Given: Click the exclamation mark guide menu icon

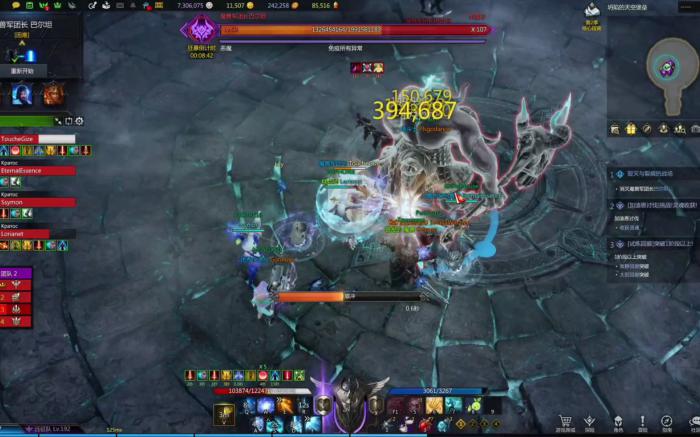Looking at the screenshot, I should (x=642, y=422).
